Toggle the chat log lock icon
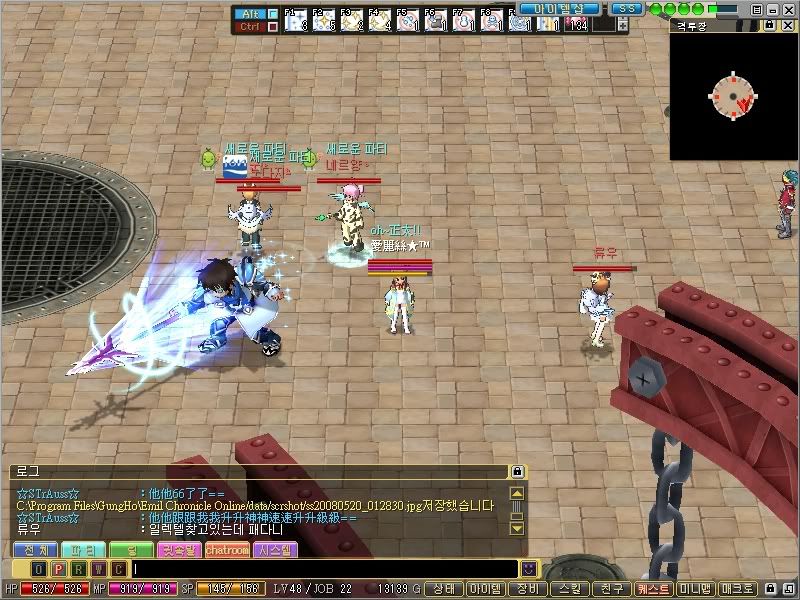This screenshot has width=800, height=600. coord(517,471)
